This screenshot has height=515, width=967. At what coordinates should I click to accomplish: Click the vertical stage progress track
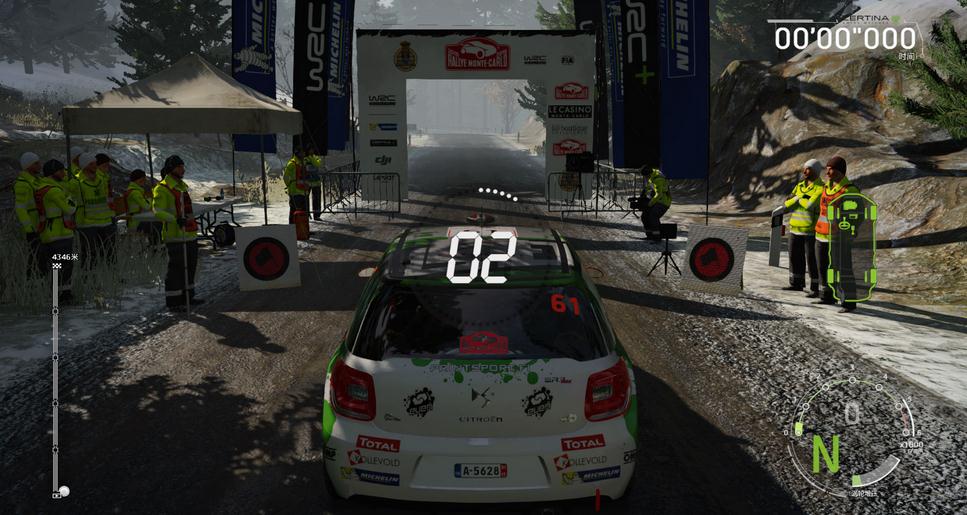[x=55, y=380]
